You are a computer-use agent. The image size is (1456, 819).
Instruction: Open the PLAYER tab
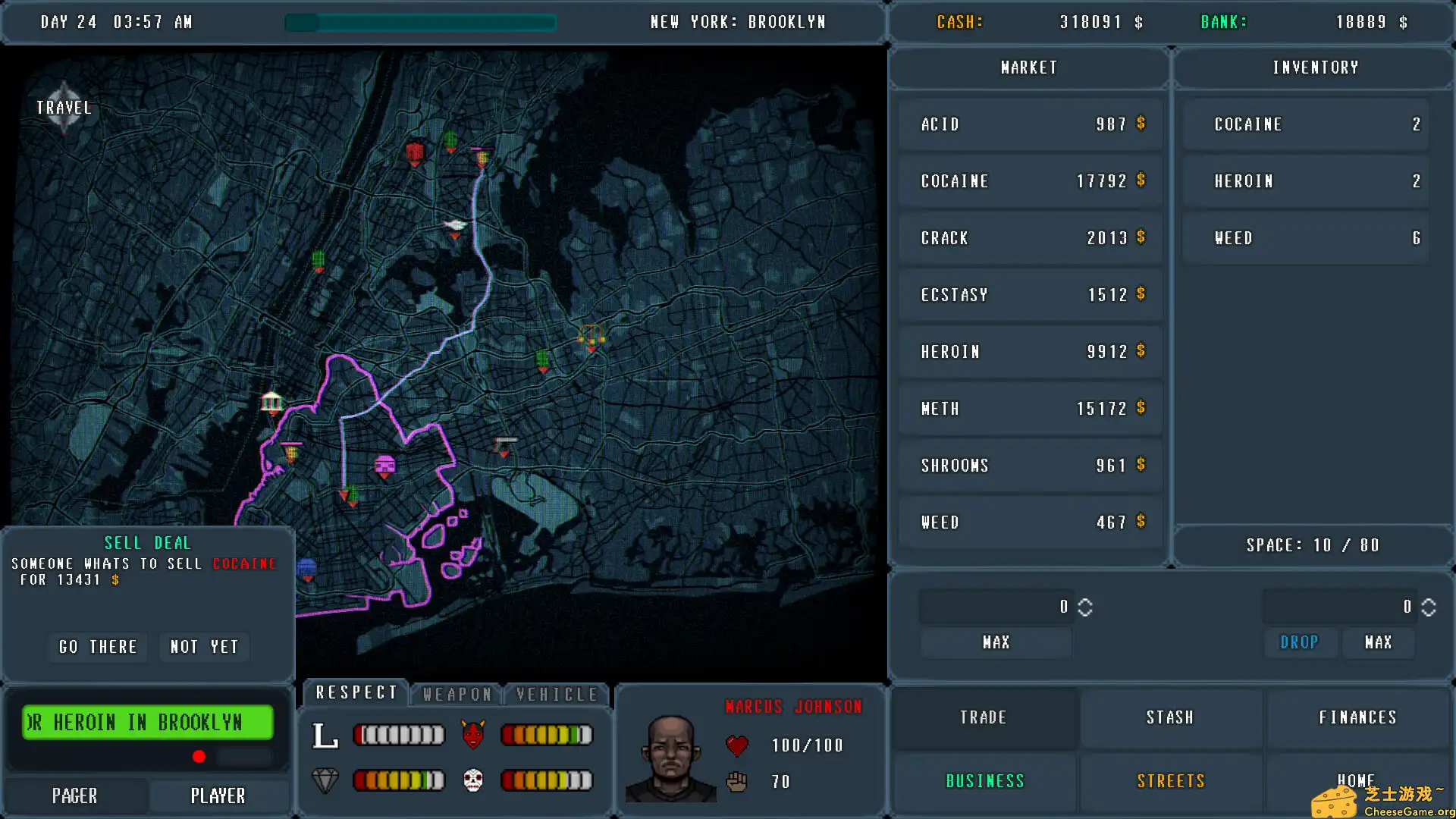(x=218, y=795)
